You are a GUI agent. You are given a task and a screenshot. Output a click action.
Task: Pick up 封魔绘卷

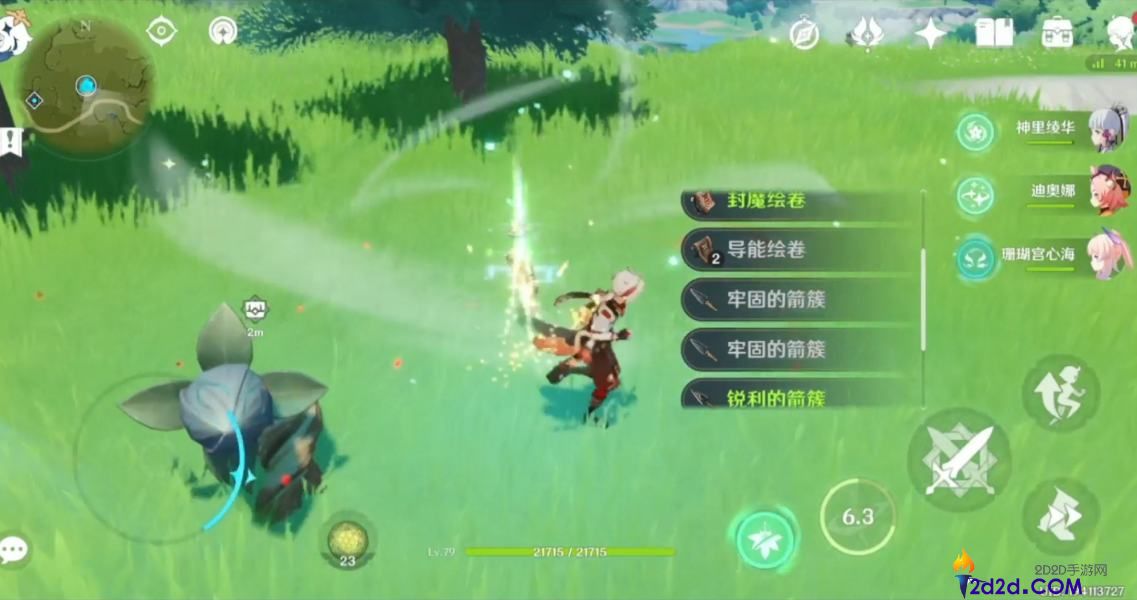[800, 203]
